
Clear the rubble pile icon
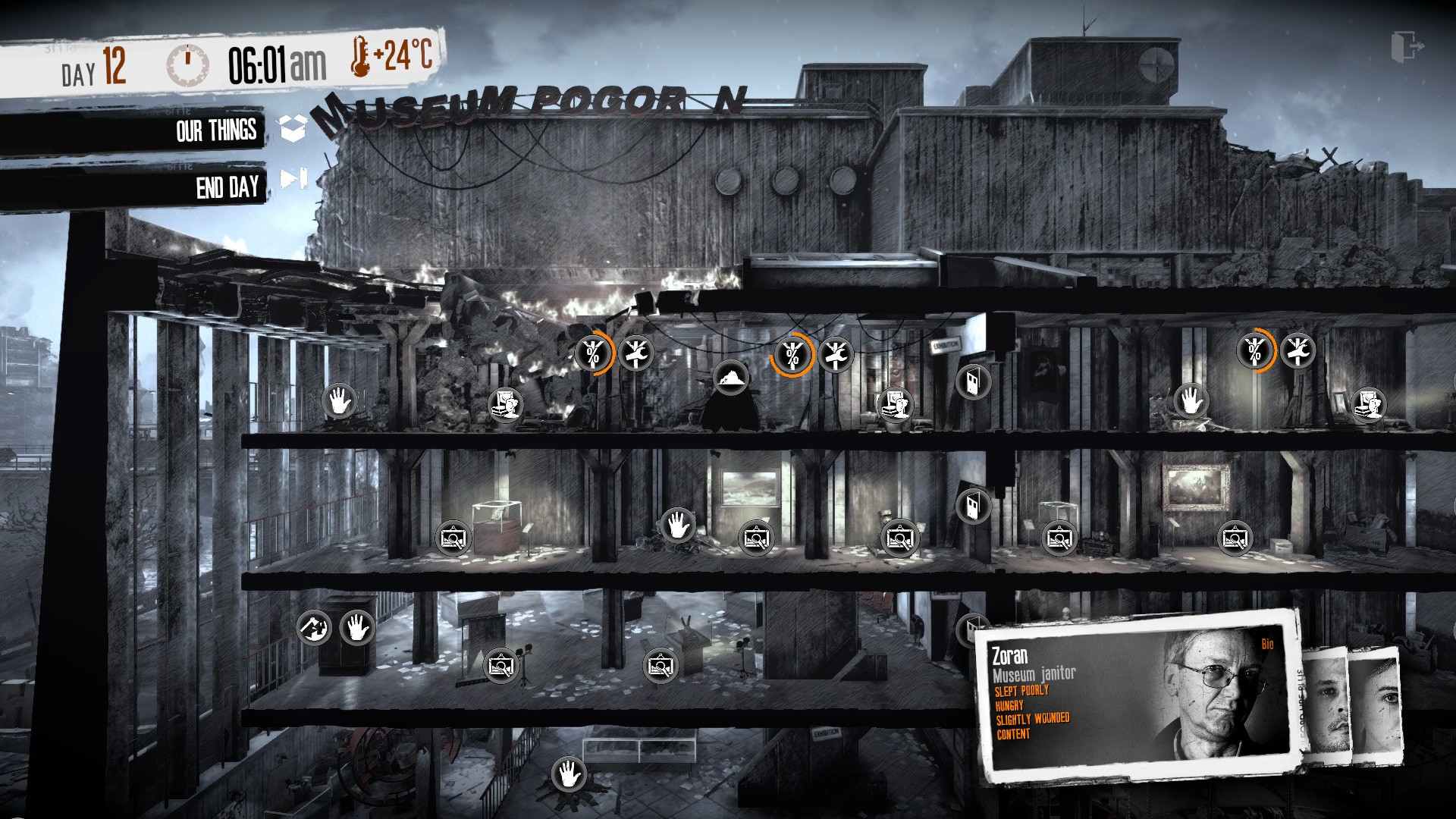[731, 377]
